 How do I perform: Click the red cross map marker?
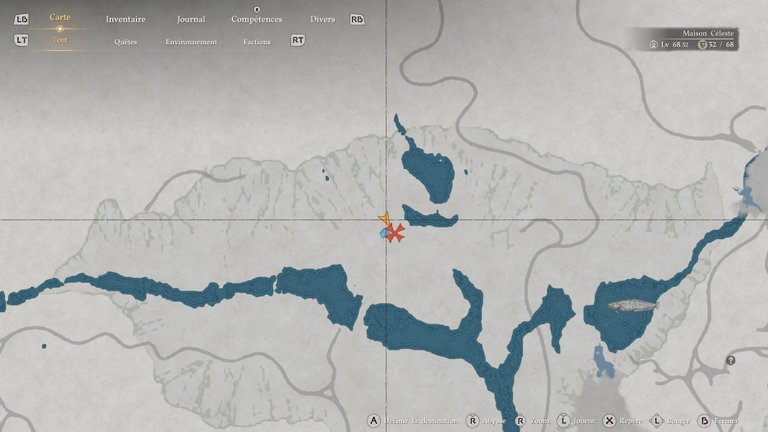pos(396,233)
